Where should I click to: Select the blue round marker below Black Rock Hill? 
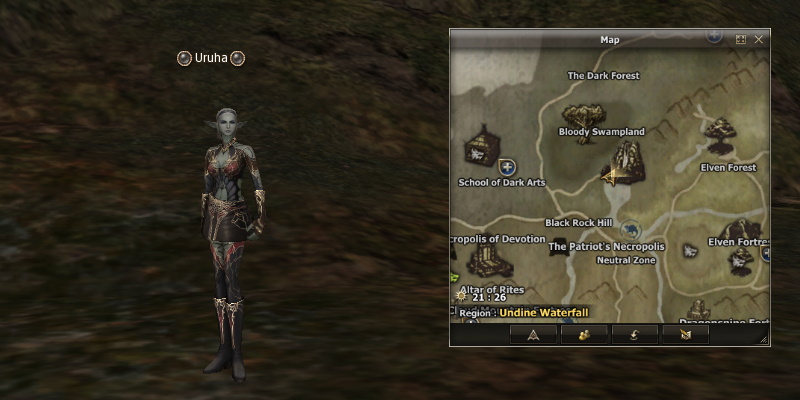tap(629, 229)
